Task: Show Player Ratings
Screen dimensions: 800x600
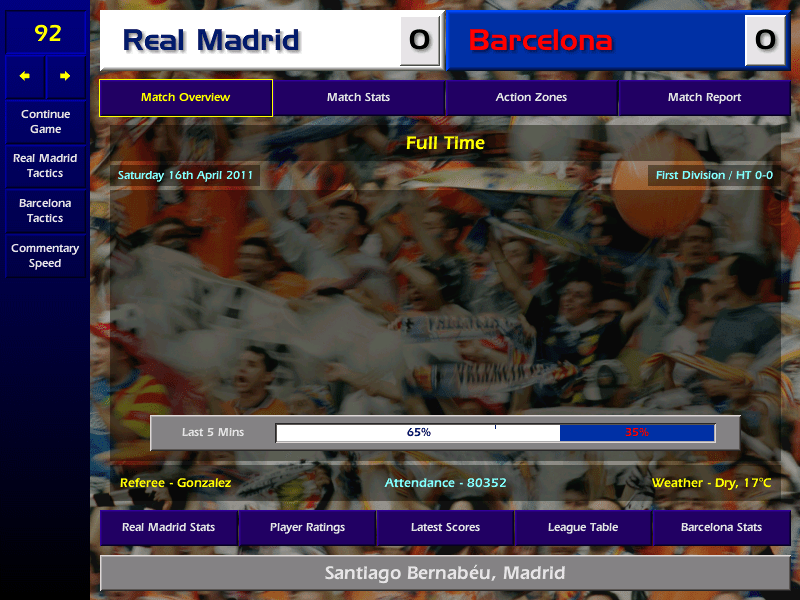Action: [307, 527]
